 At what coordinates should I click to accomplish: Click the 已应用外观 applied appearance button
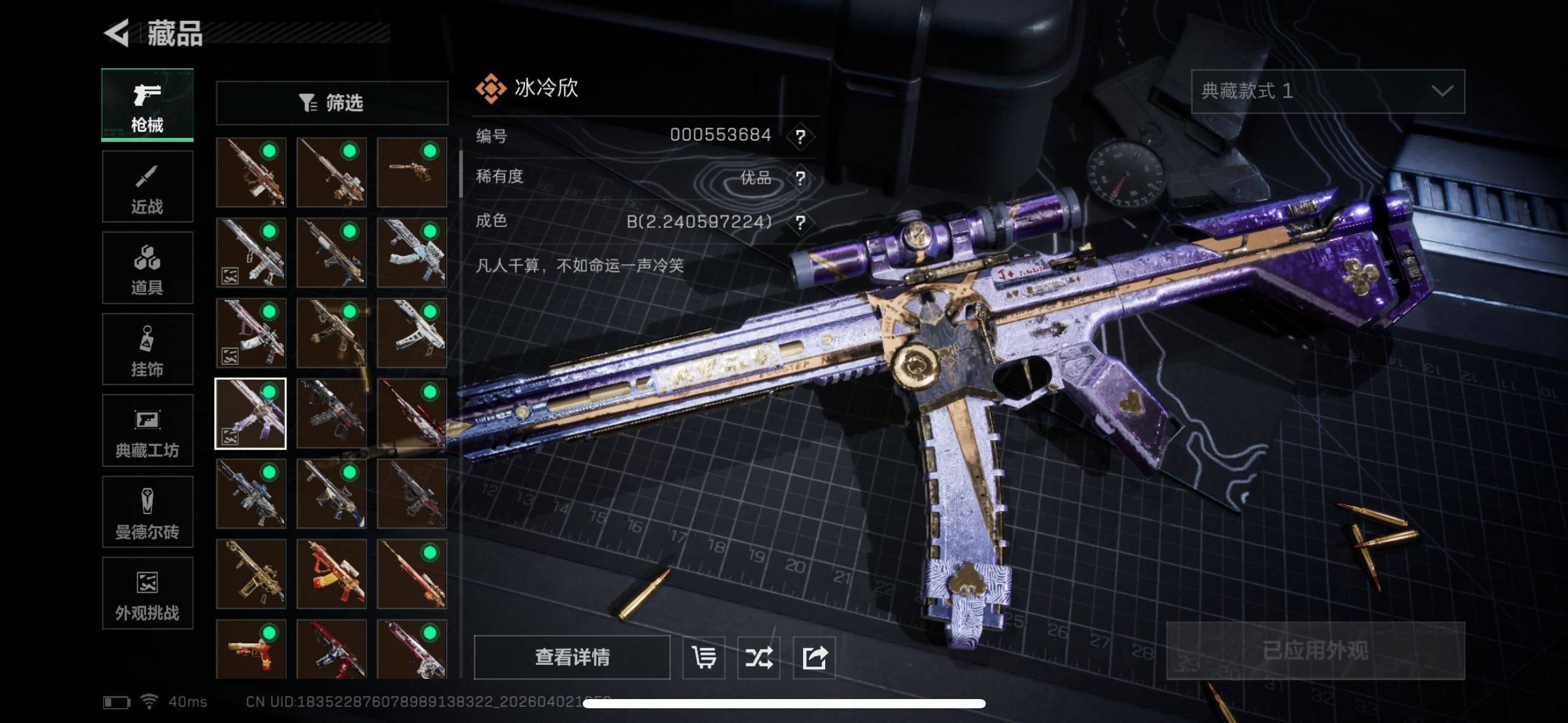pos(1315,651)
